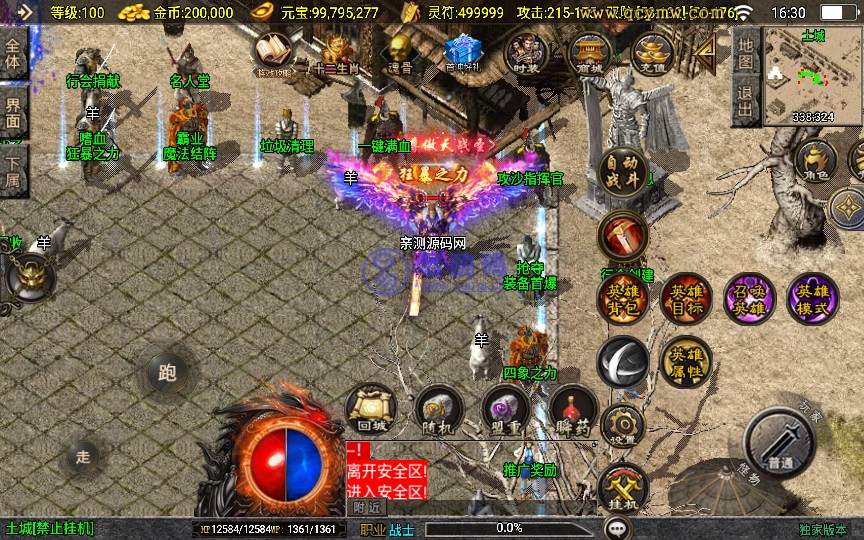Open 英雄属性 hero attributes
Screen dimensions: 864x540
(x=686, y=361)
